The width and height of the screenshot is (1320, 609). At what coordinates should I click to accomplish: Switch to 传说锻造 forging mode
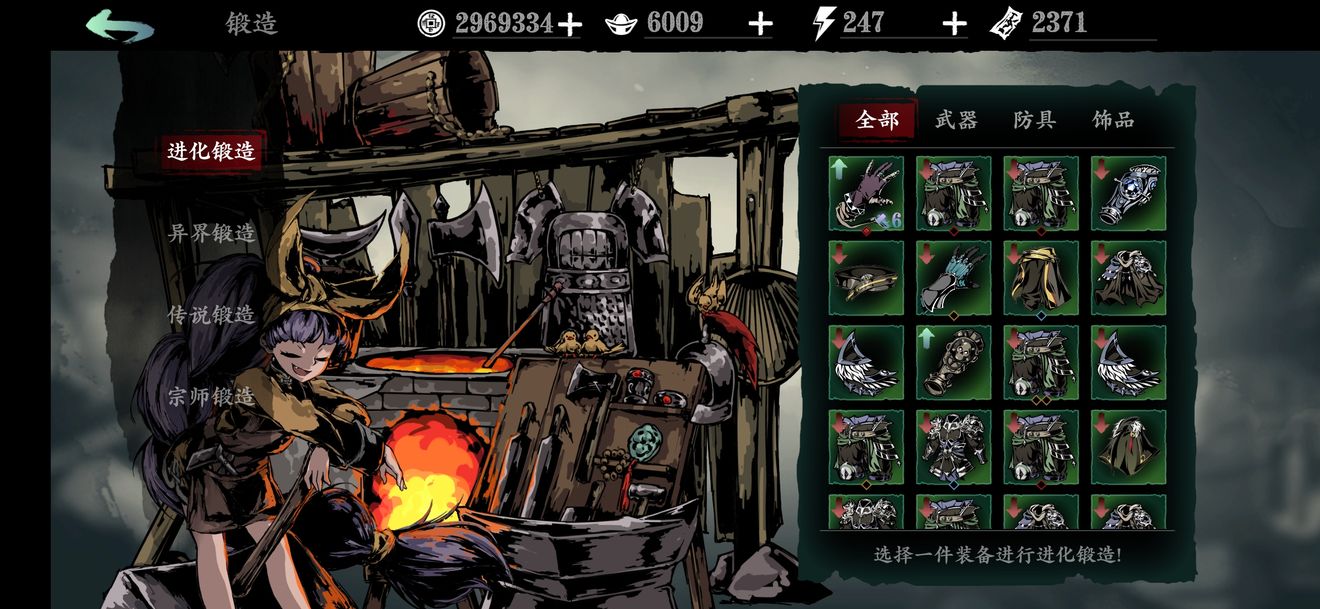[211, 314]
